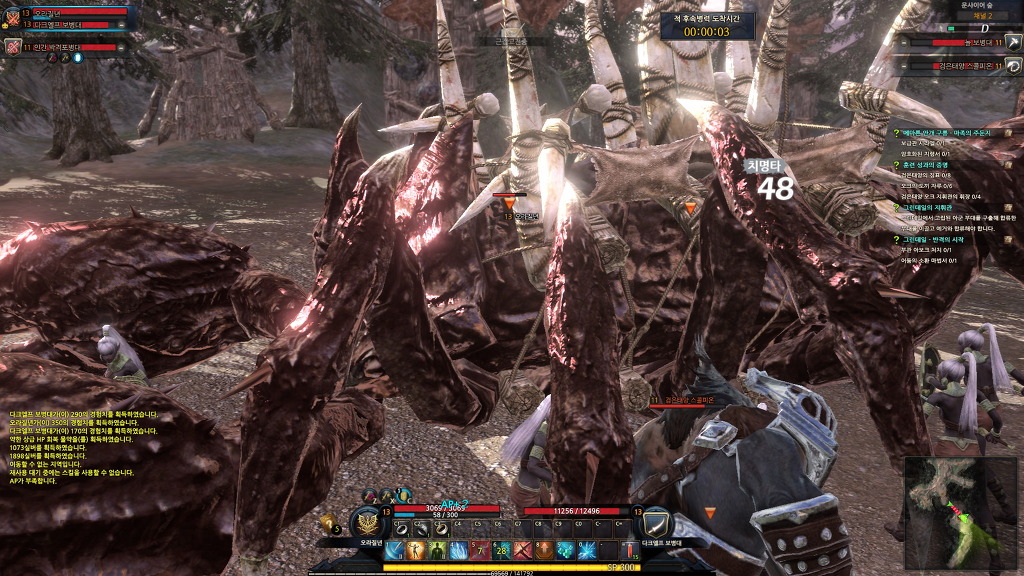This screenshot has height=576, width=1024.
Task: Click the golden winged hero emblem portrait
Action: tap(367, 522)
